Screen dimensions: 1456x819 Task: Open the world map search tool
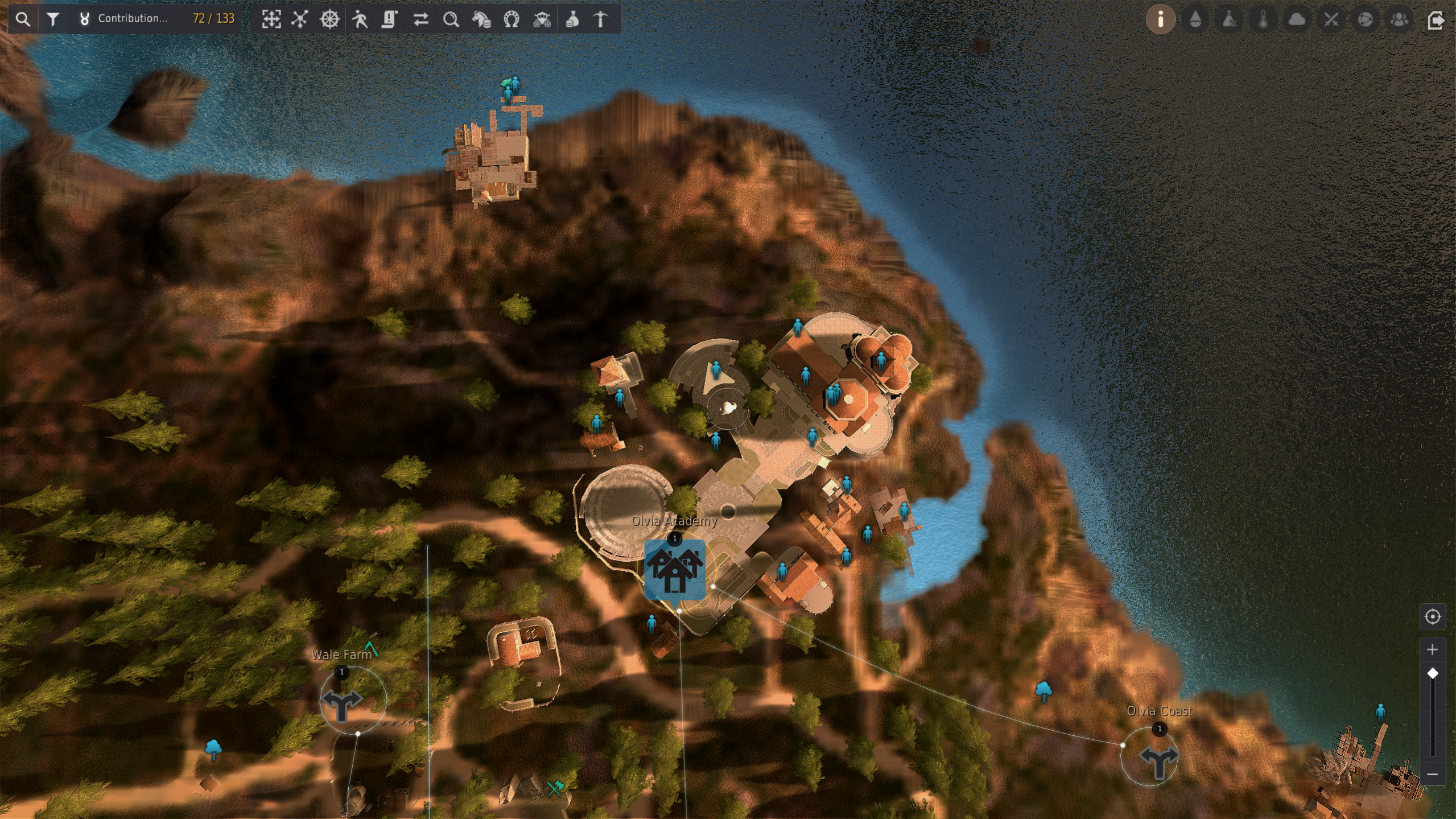tap(23, 19)
